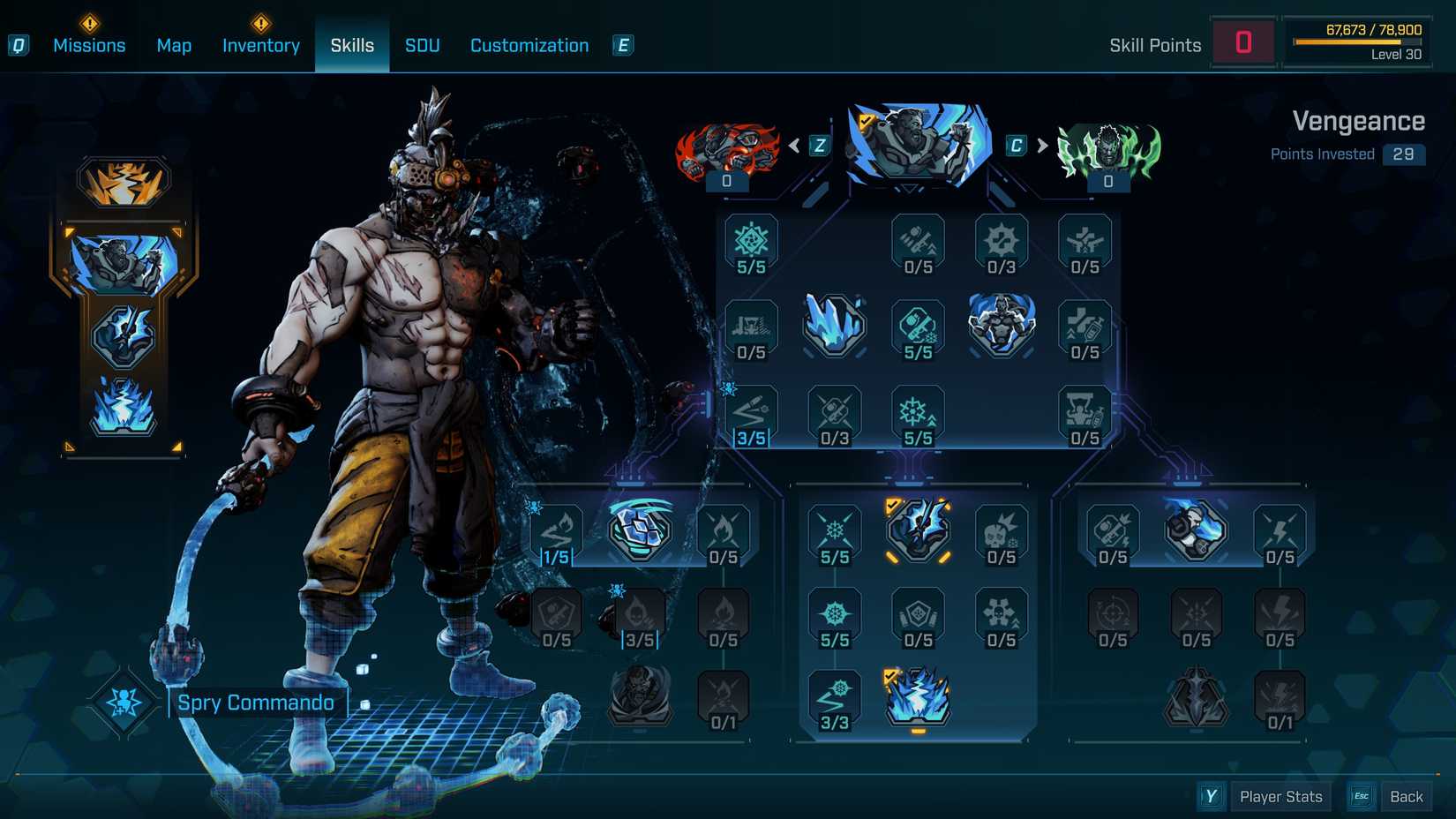Switch to previous tree with the Z arrow
The image size is (1456, 819).
[806, 146]
